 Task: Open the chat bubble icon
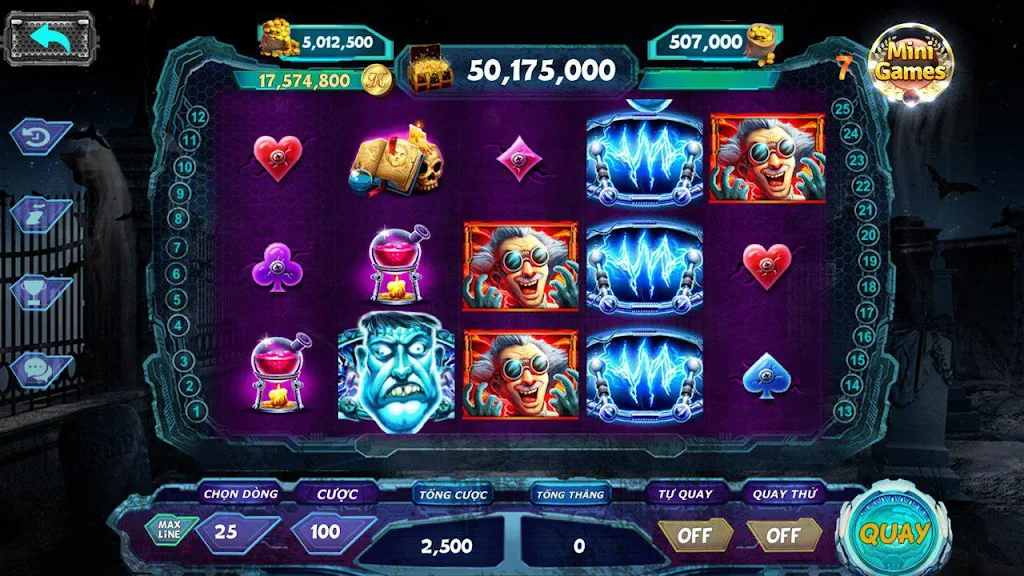click(x=42, y=368)
